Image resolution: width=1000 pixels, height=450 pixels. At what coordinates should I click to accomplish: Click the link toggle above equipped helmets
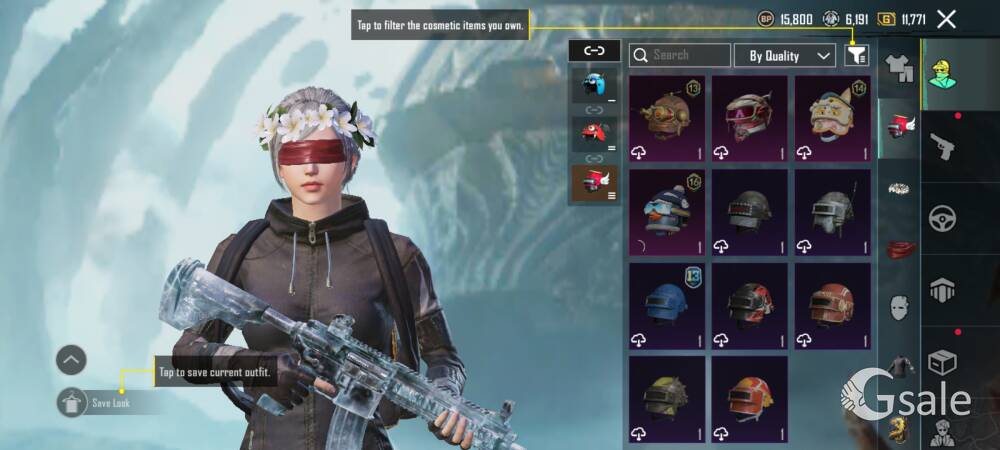(x=594, y=49)
